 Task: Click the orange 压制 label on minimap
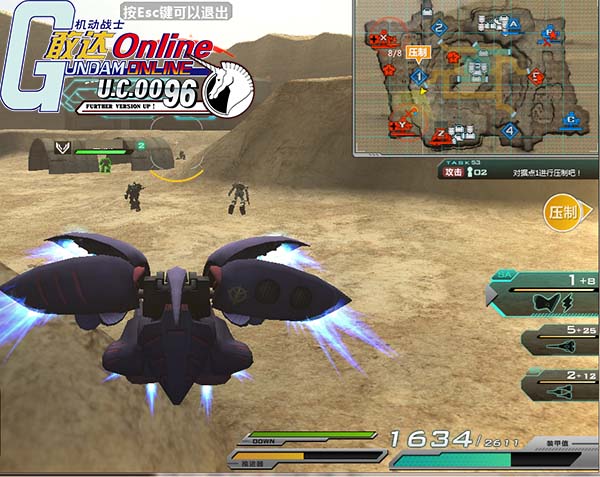coord(418,52)
